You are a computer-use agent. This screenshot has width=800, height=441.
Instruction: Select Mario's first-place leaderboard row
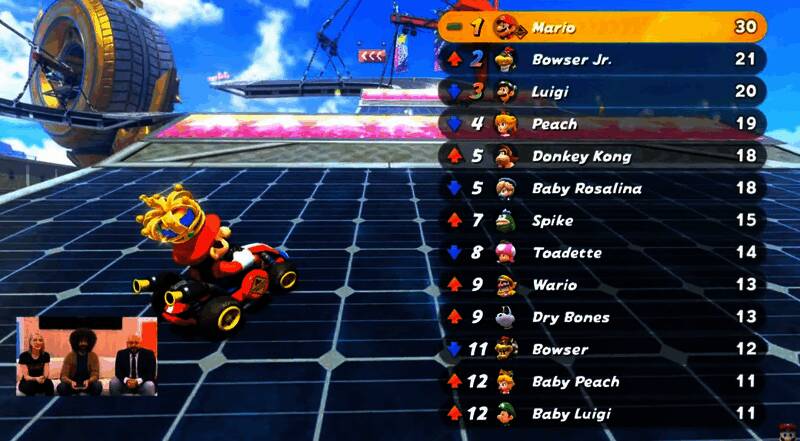602,27
